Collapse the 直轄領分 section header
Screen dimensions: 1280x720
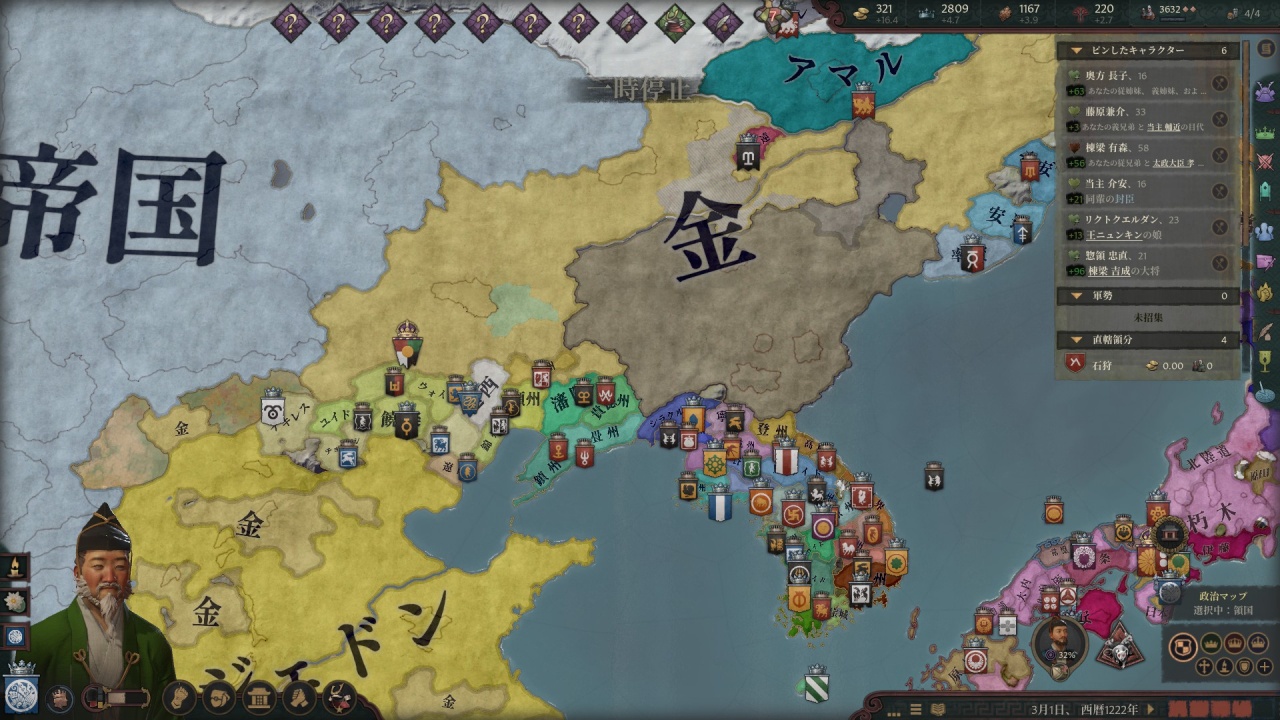pos(1077,340)
